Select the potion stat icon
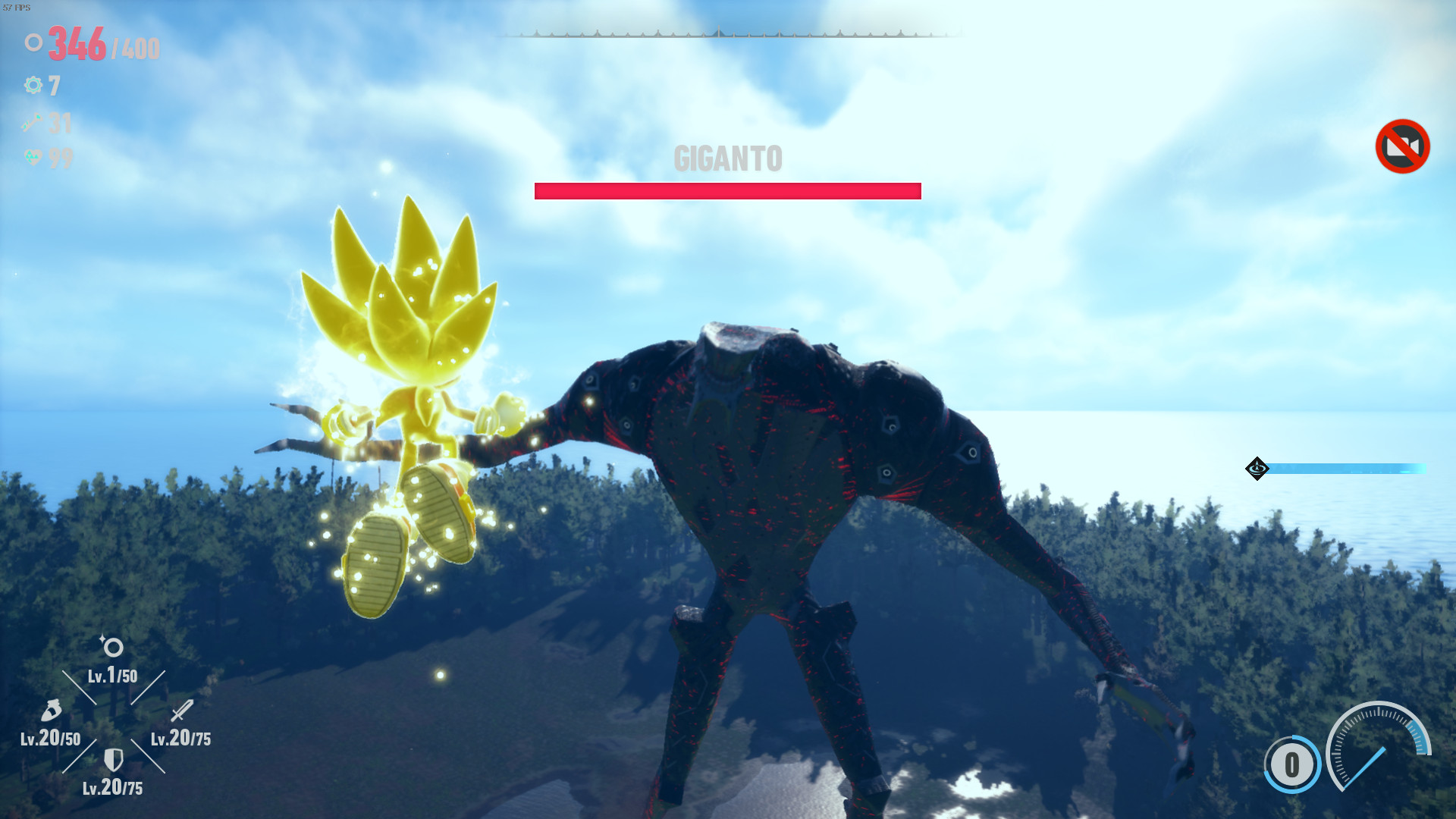 click(x=51, y=711)
